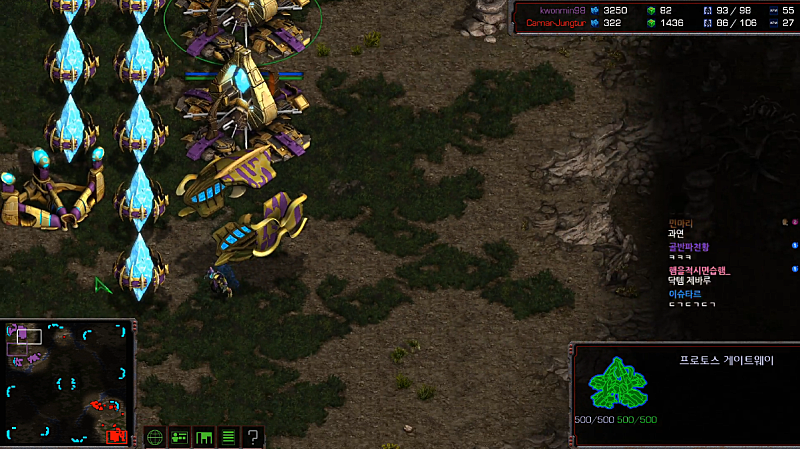Open help with the question mark button
This screenshot has height=449, width=800.
click(254, 437)
